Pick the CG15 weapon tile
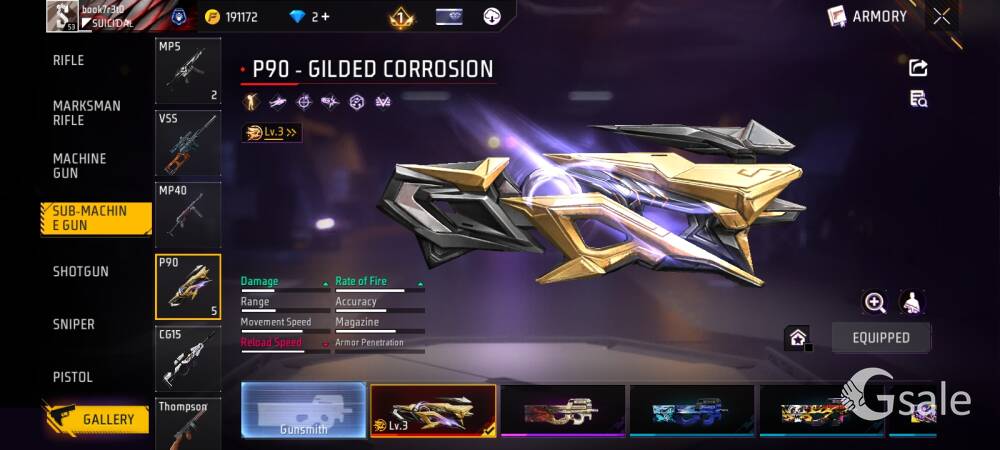The width and height of the screenshot is (1000, 450). [188, 358]
